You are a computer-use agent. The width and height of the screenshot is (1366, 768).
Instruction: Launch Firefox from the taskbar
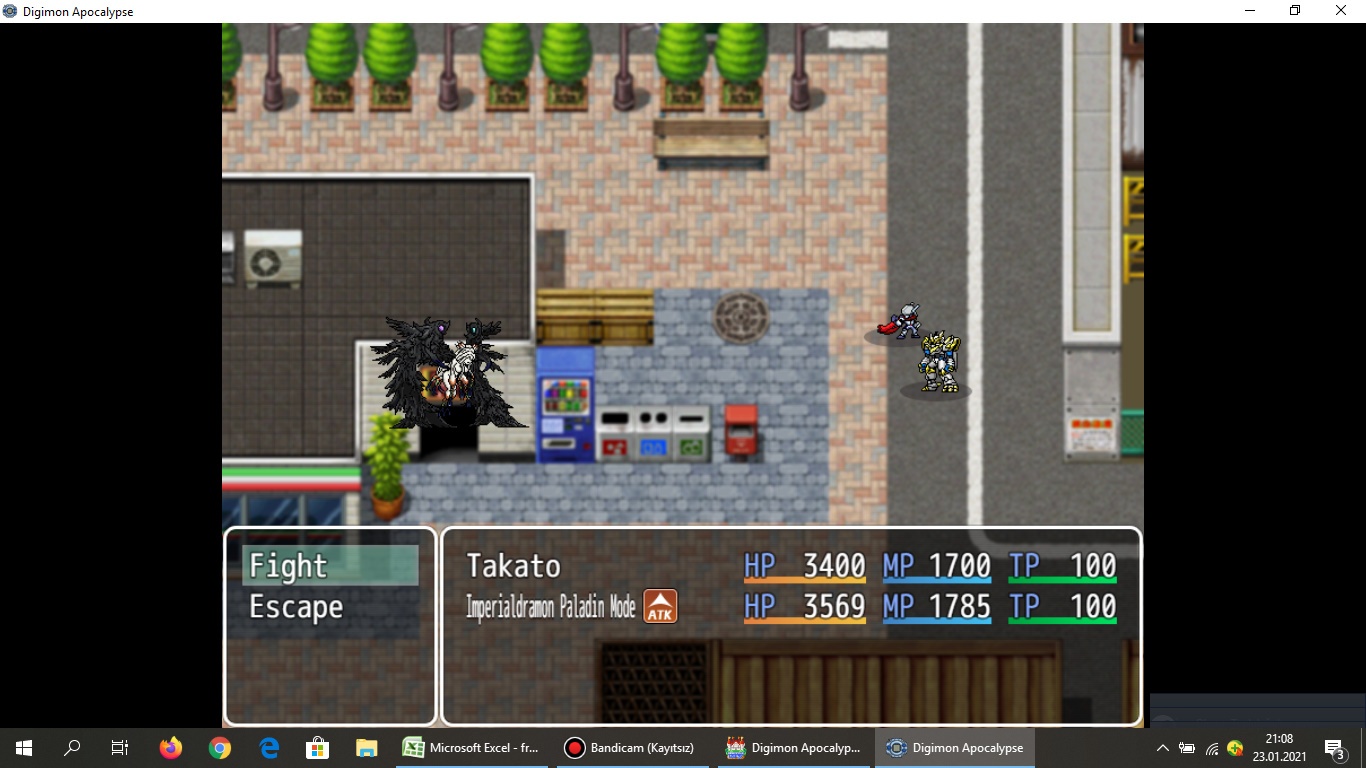click(x=170, y=747)
